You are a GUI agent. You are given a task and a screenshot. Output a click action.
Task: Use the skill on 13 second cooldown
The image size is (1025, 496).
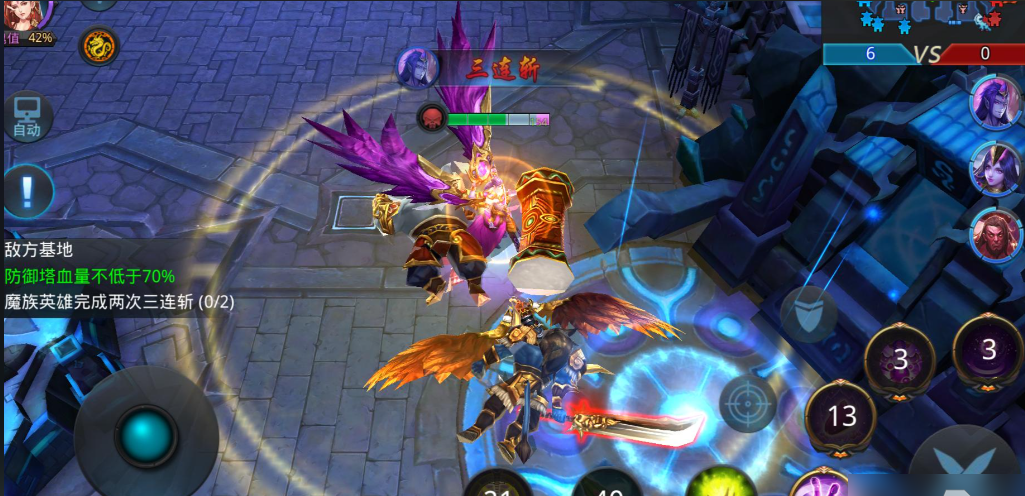pos(841,415)
